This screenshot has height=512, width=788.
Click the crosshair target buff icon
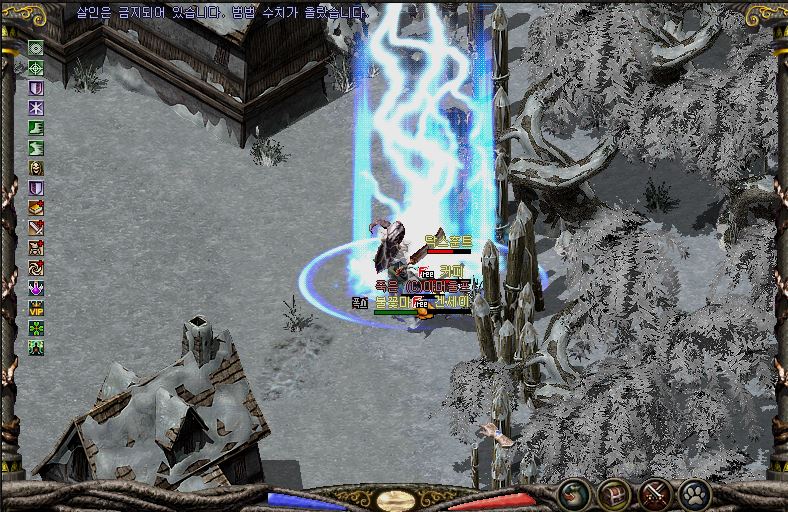point(36,67)
